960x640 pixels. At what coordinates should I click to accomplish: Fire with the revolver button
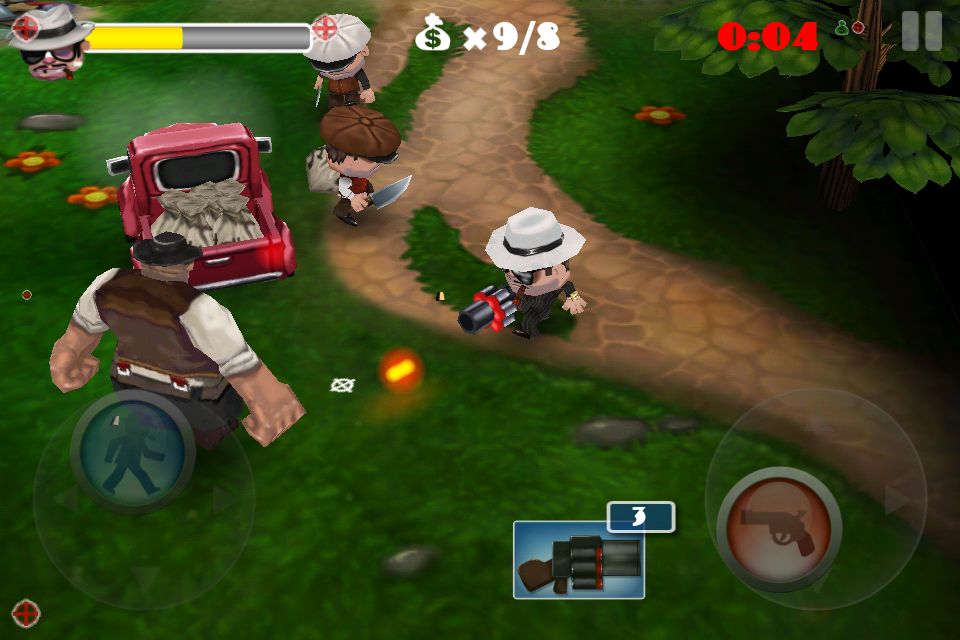pyautogui.click(x=779, y=529)
